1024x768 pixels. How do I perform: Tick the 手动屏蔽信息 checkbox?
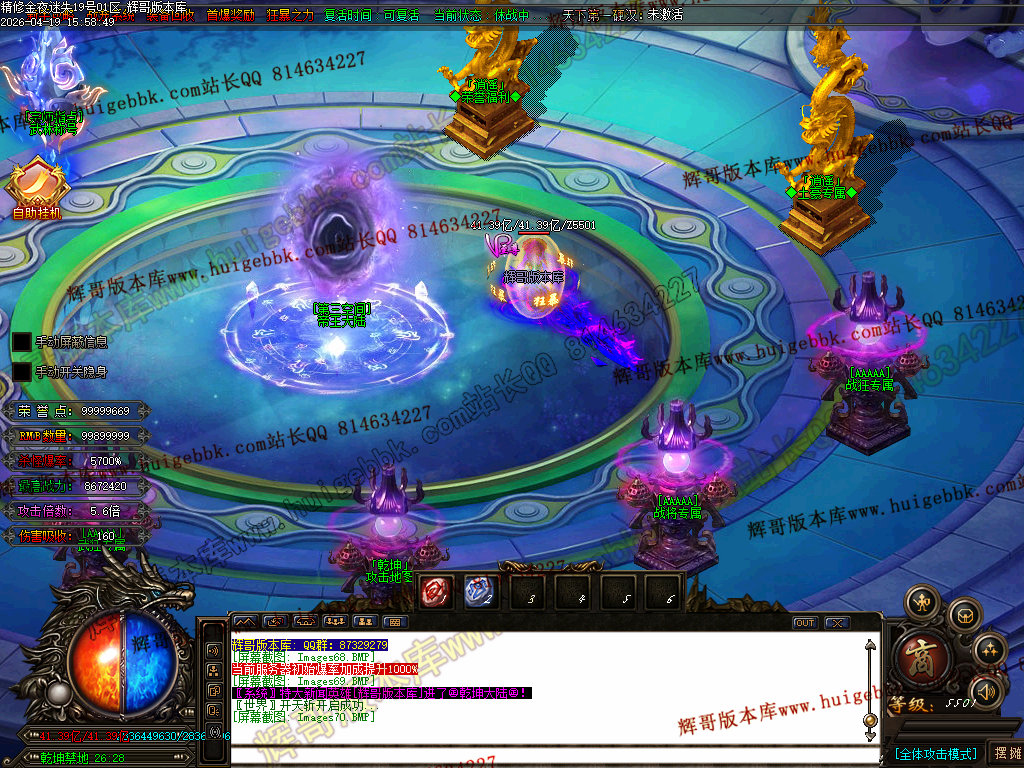22,342
